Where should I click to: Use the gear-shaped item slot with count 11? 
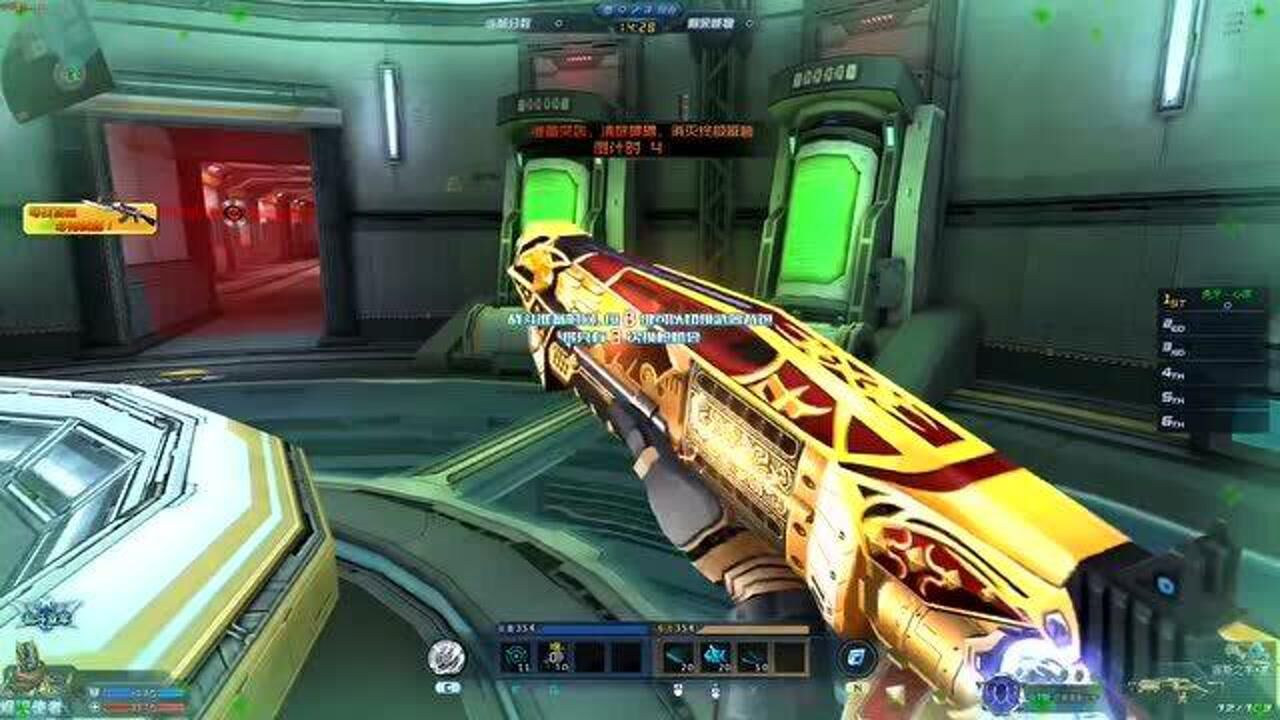click(518, 656)
